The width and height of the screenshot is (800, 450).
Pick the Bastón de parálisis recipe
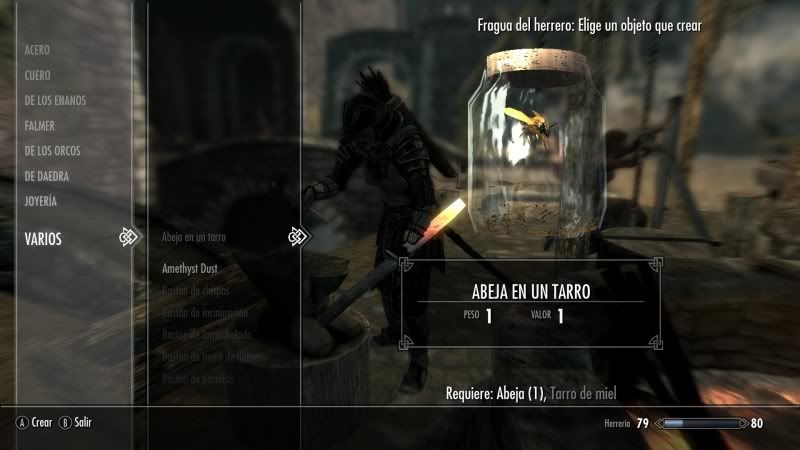tap(200, 379)
